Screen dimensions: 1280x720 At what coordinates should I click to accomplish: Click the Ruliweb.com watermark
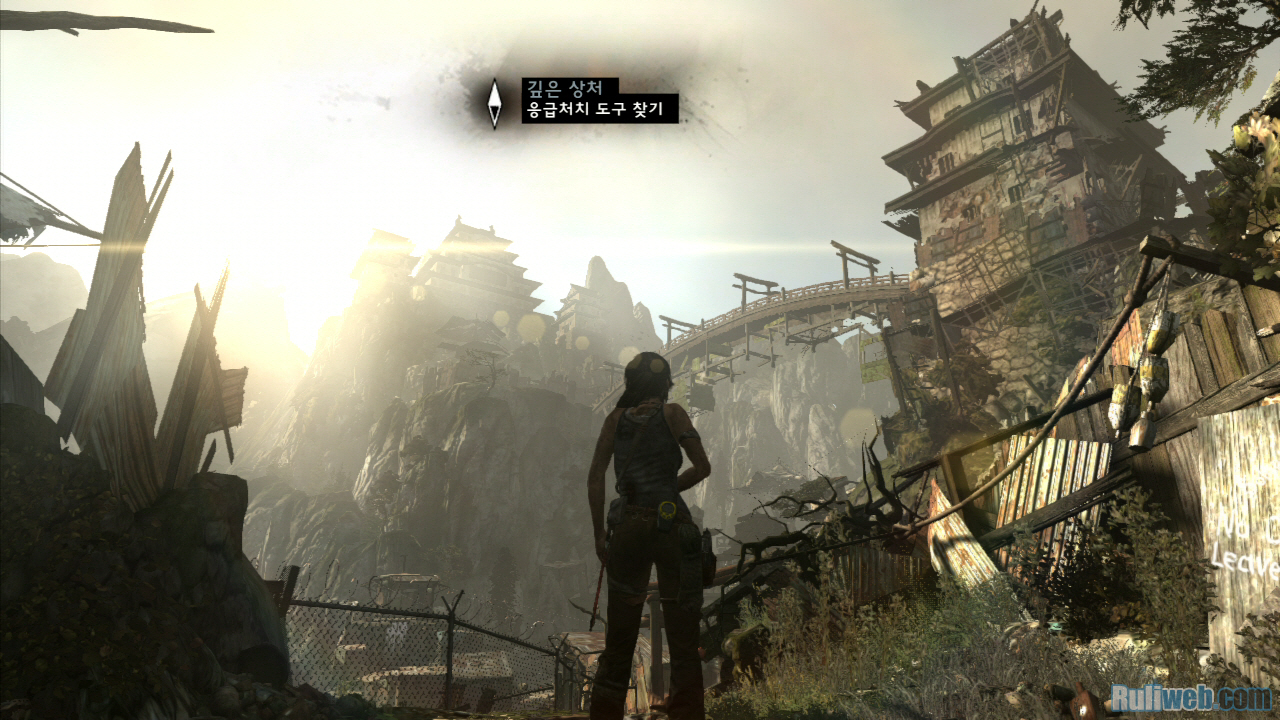[x=1190, y=696]
